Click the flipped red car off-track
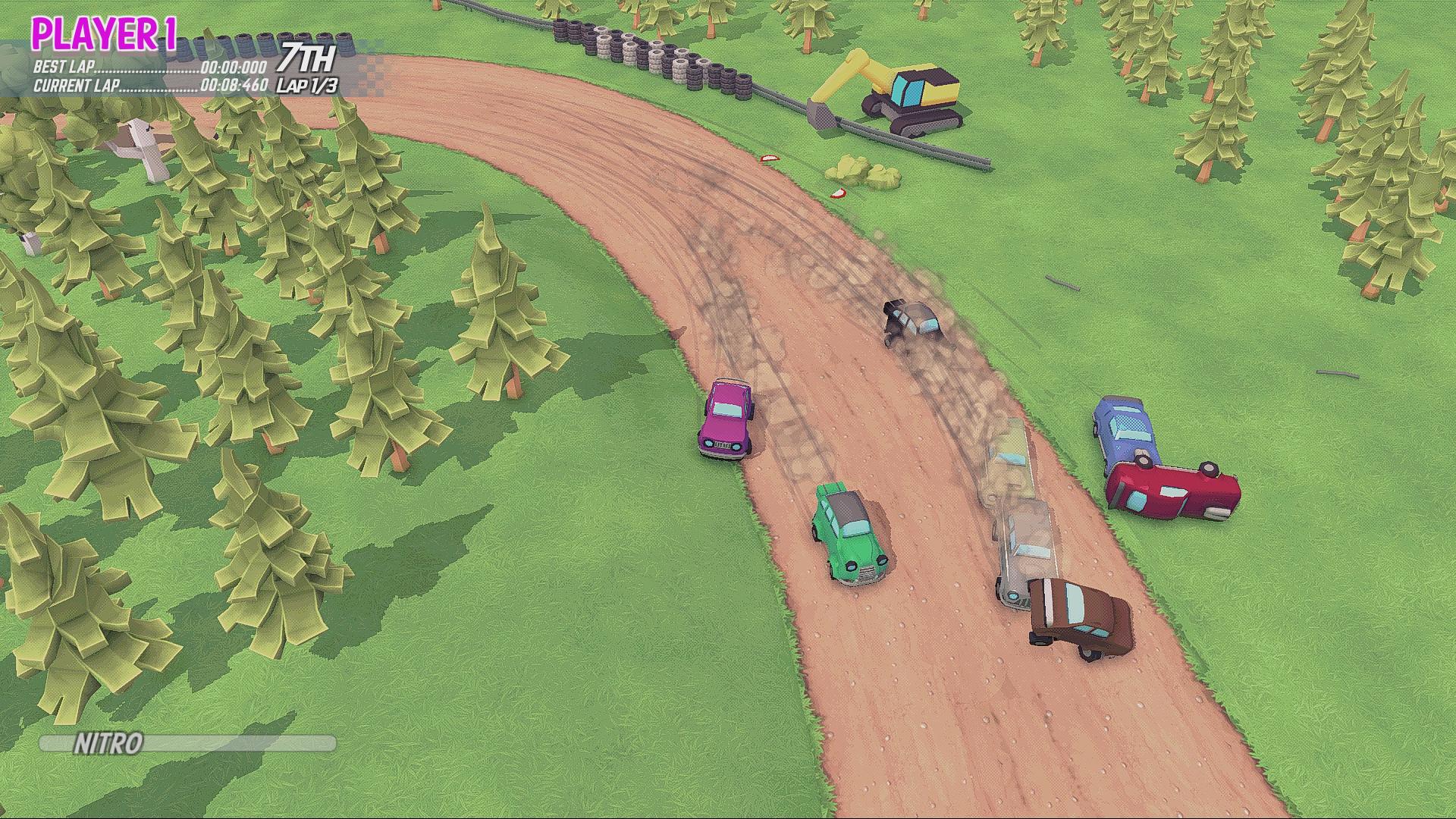This screenshot has height=819, width=1456. point(1168,493)
